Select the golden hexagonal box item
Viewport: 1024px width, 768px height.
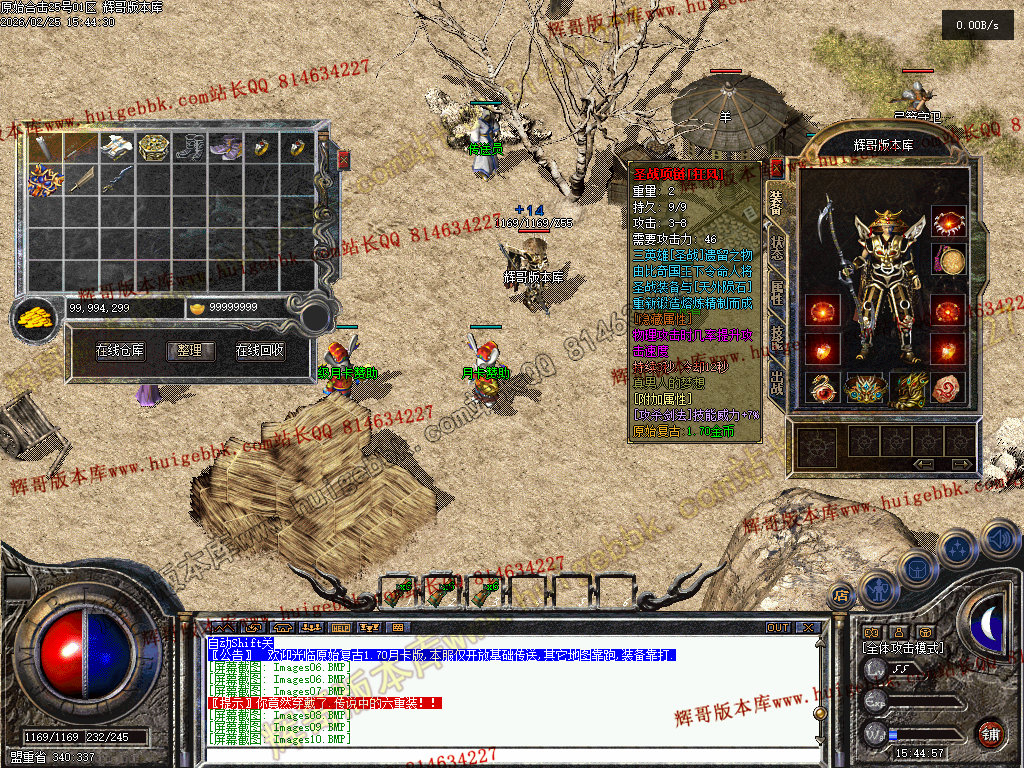[x=152, y=148]
